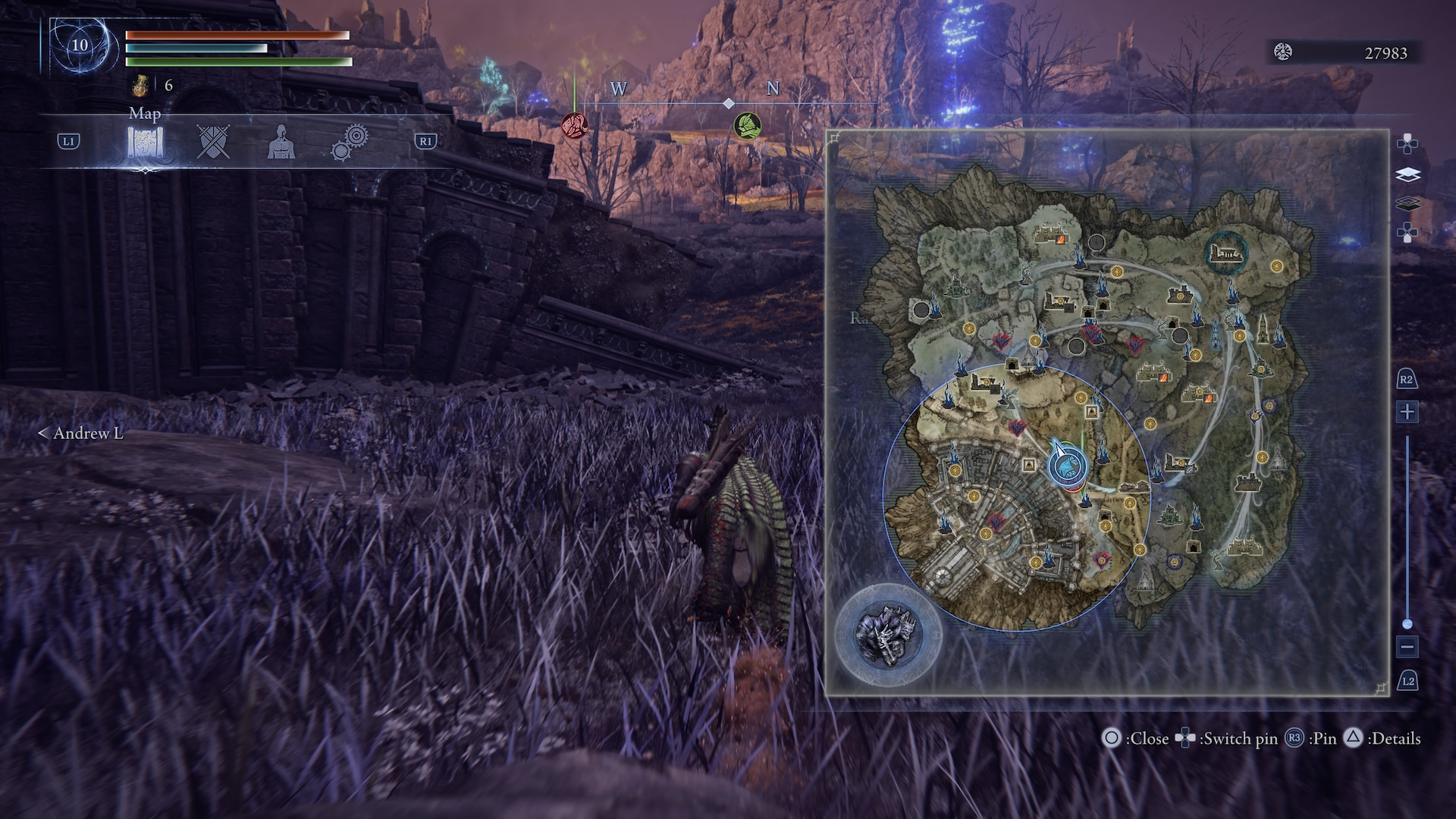The image size is (1456, 819).
Task: Click the player position marker on map
Action: tap(1065, 463)
